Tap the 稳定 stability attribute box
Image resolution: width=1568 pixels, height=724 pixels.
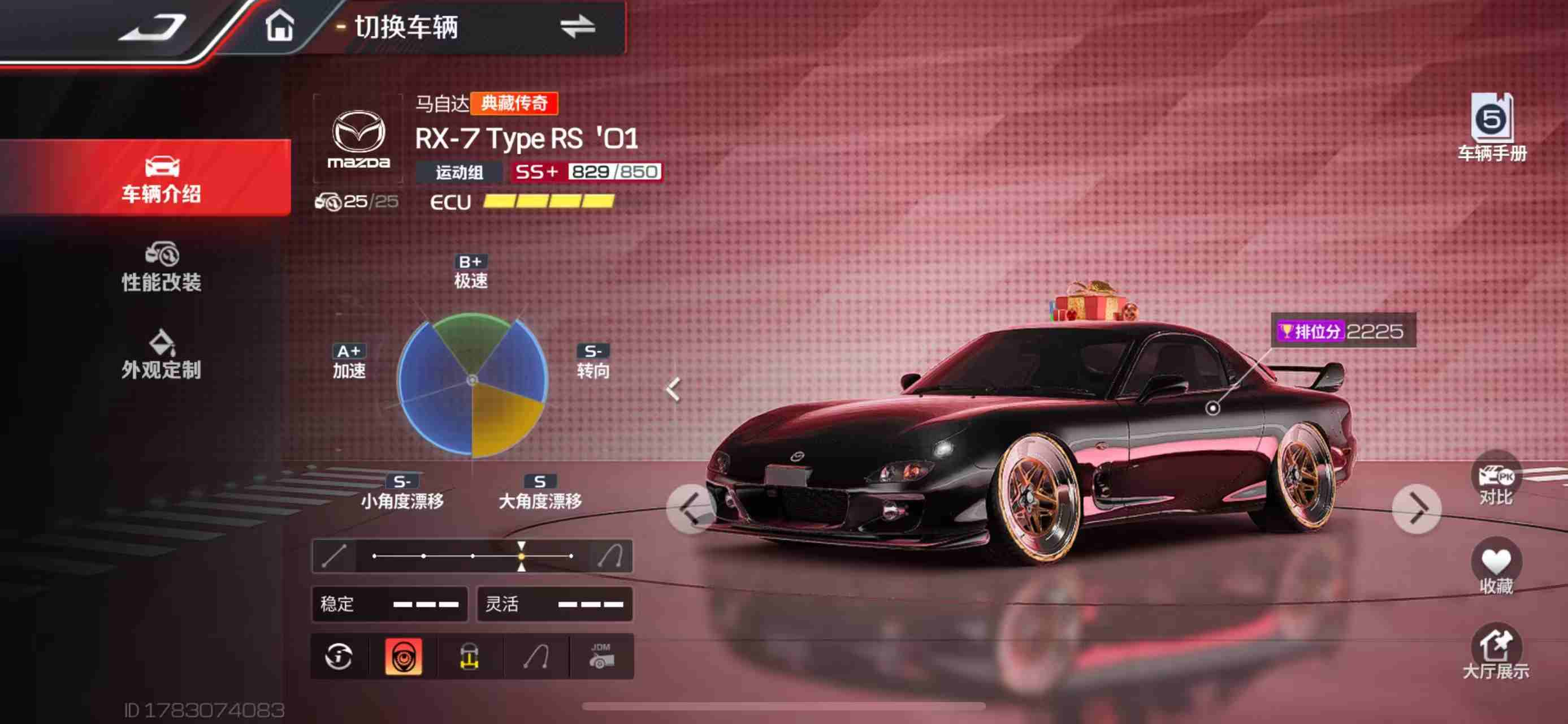pos(389,604)
